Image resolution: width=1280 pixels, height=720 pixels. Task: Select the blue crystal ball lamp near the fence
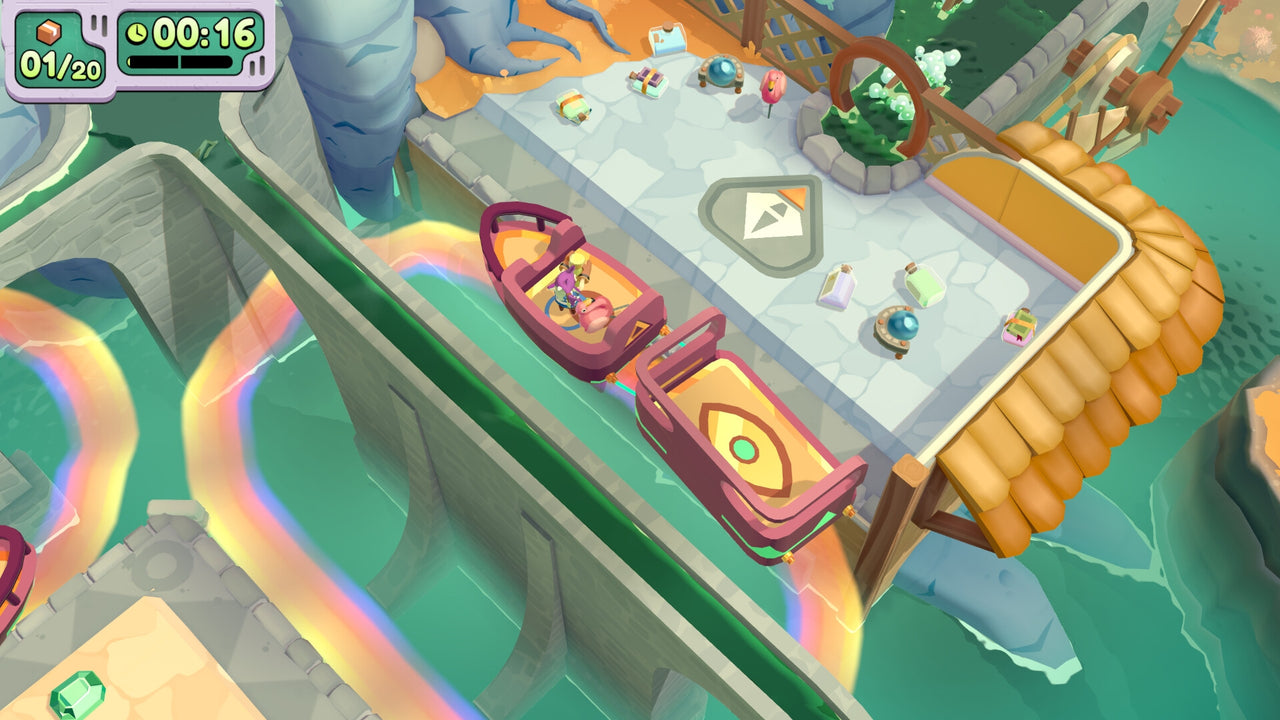coord(722,73)
